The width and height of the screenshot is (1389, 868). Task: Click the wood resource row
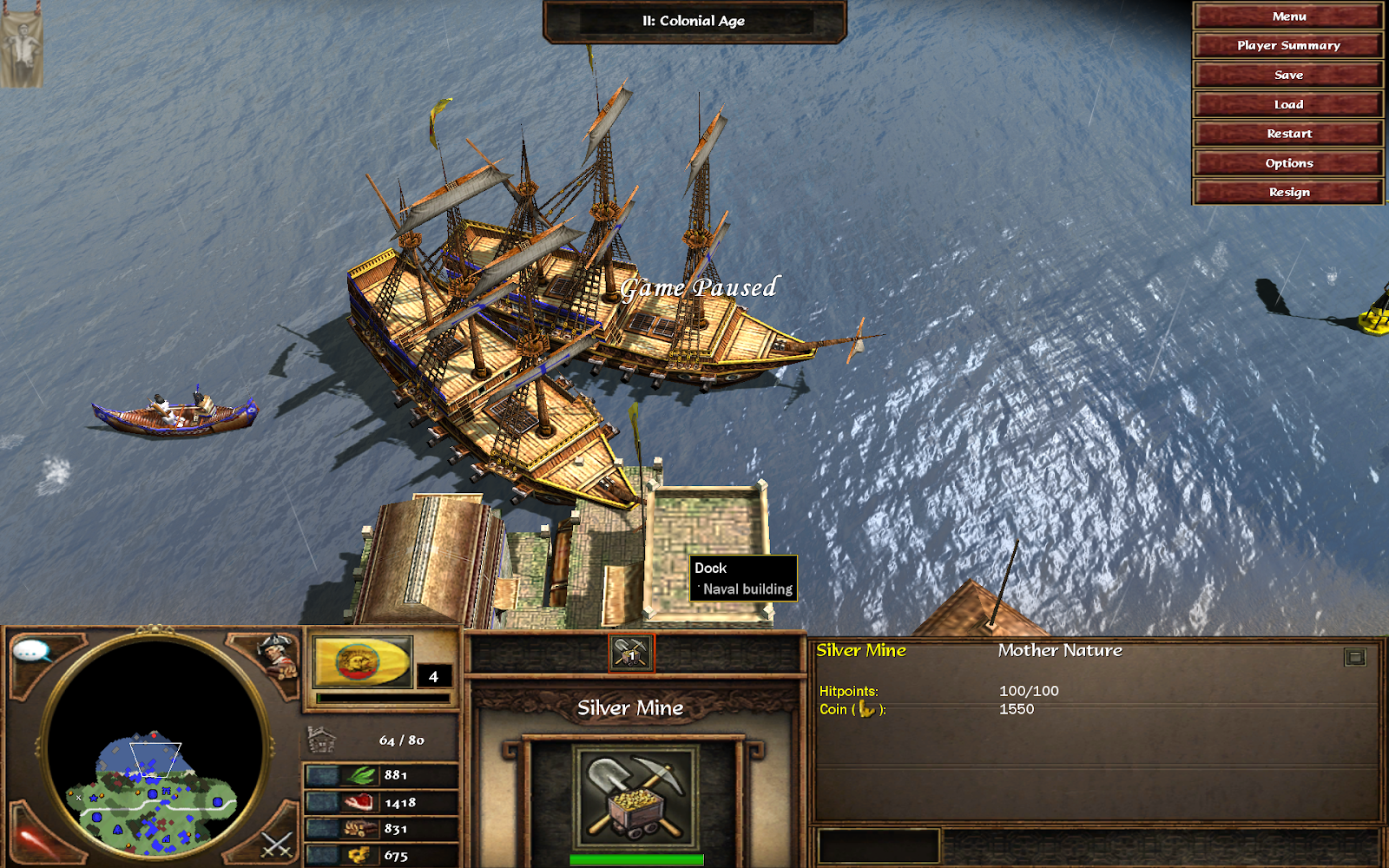(380, 829)
